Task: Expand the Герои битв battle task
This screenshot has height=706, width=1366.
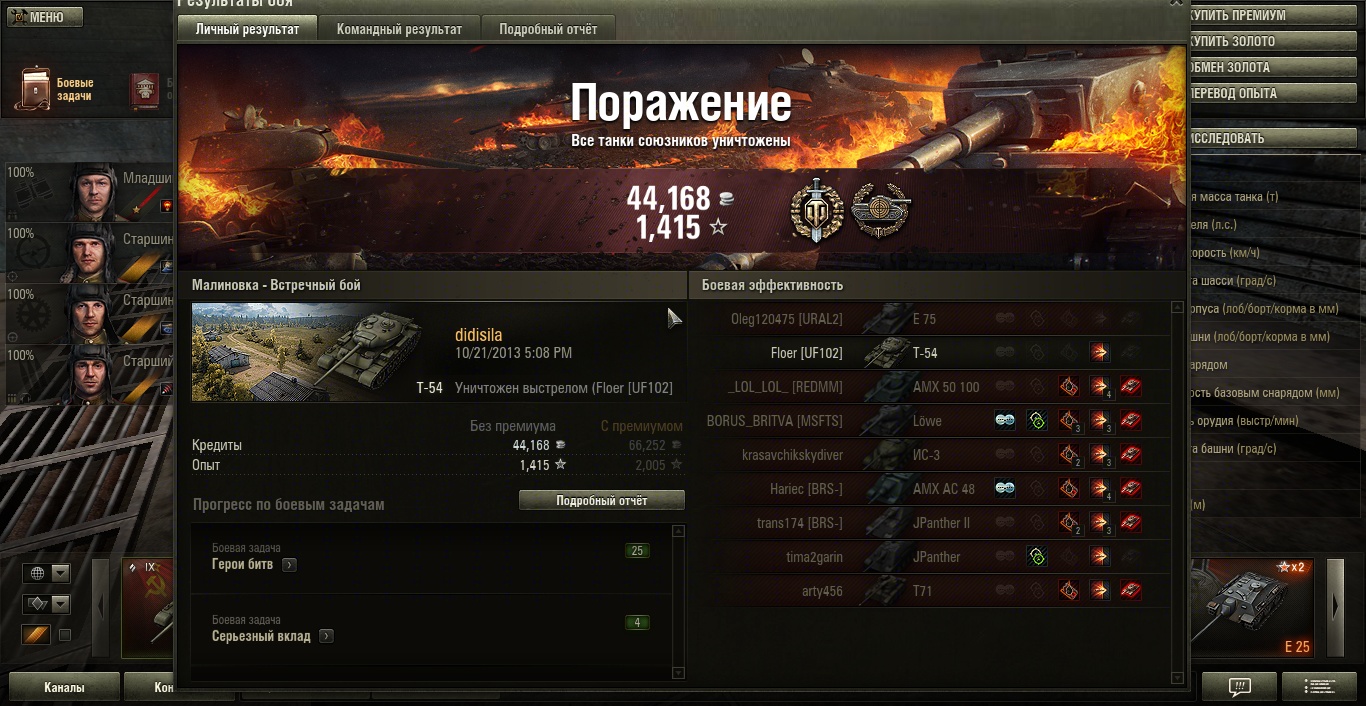Action: point(289,565)
